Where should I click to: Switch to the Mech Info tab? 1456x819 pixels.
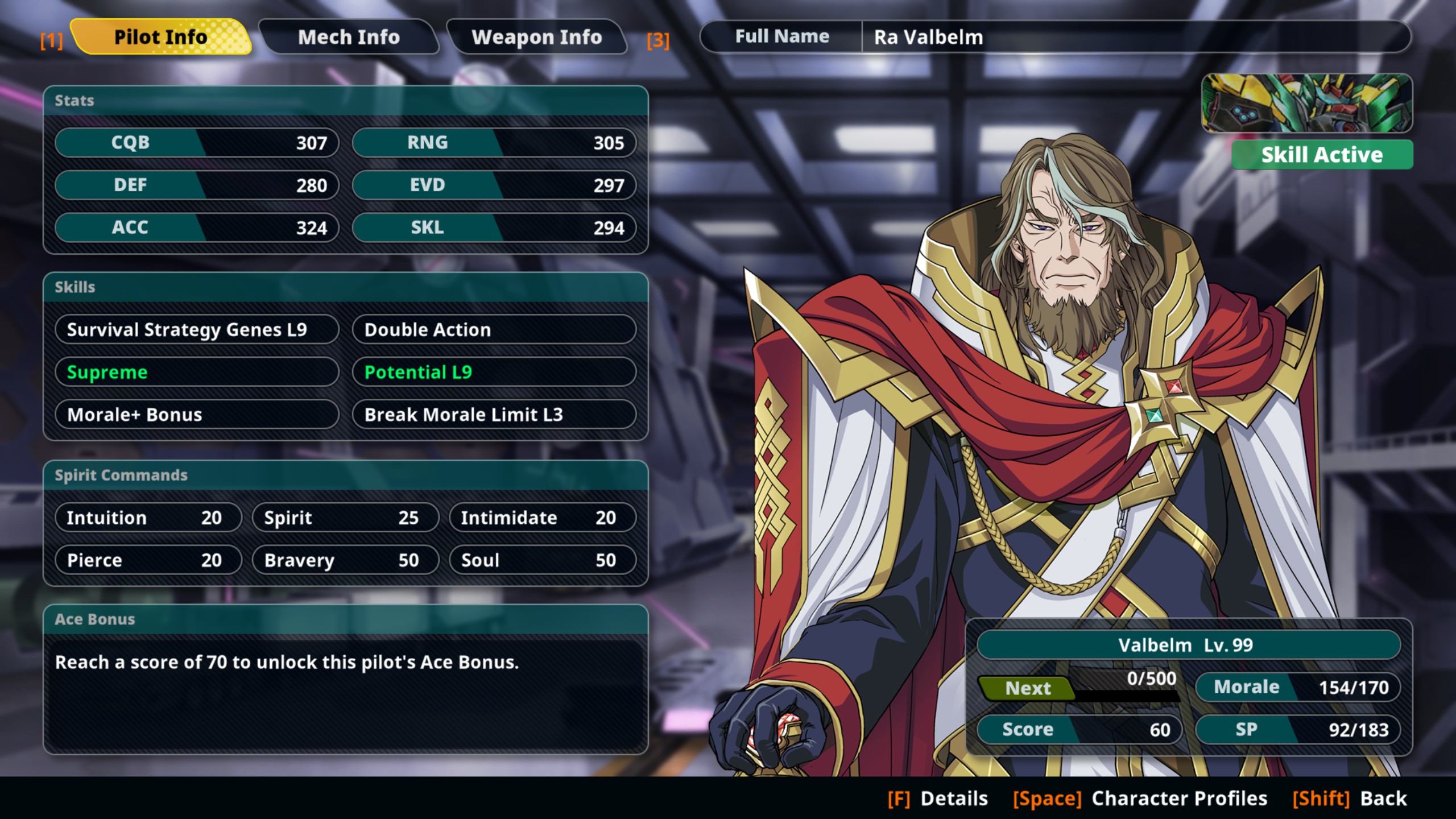tap(349, 38)
